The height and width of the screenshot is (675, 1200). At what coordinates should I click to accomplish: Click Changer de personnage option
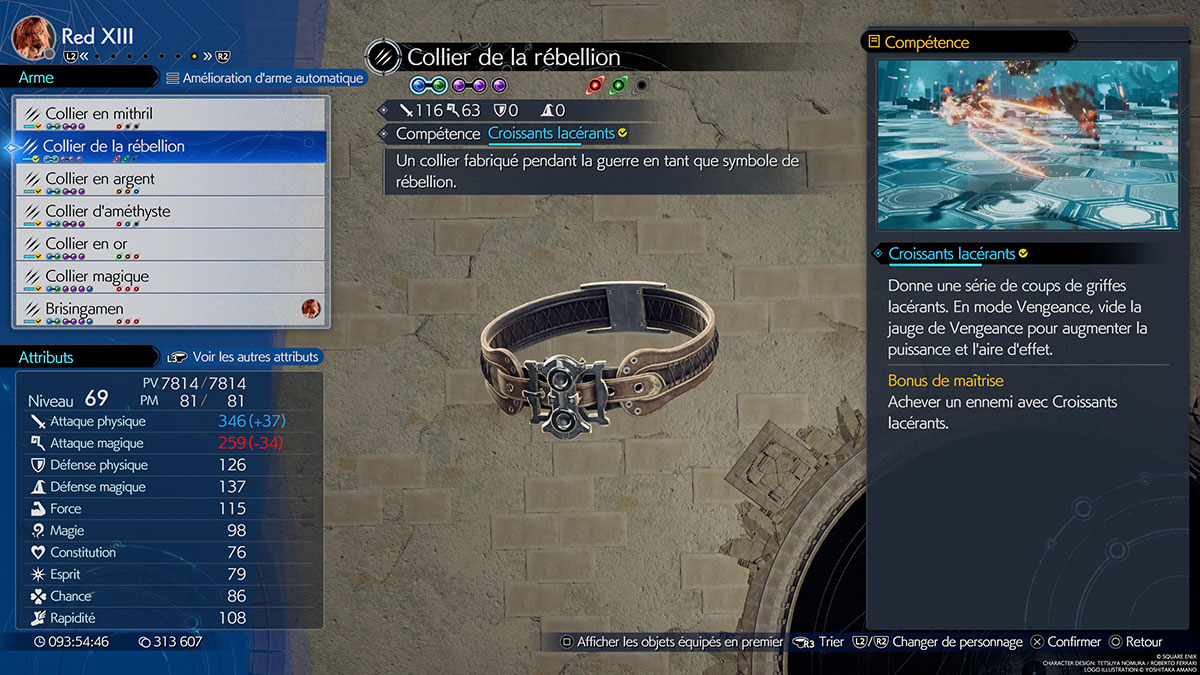[x=956, y=642]
